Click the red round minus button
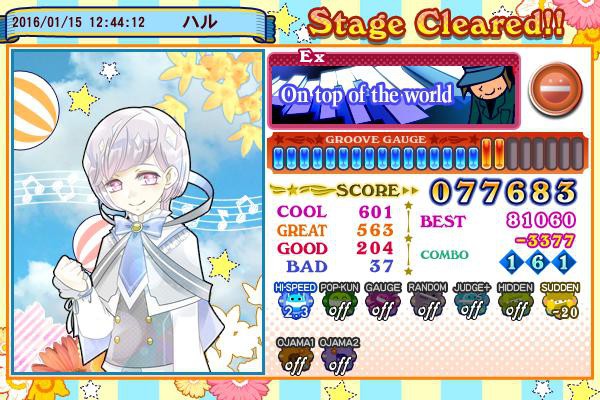The width and height of the screenshot is (600, 400). [x=547, y=86]
